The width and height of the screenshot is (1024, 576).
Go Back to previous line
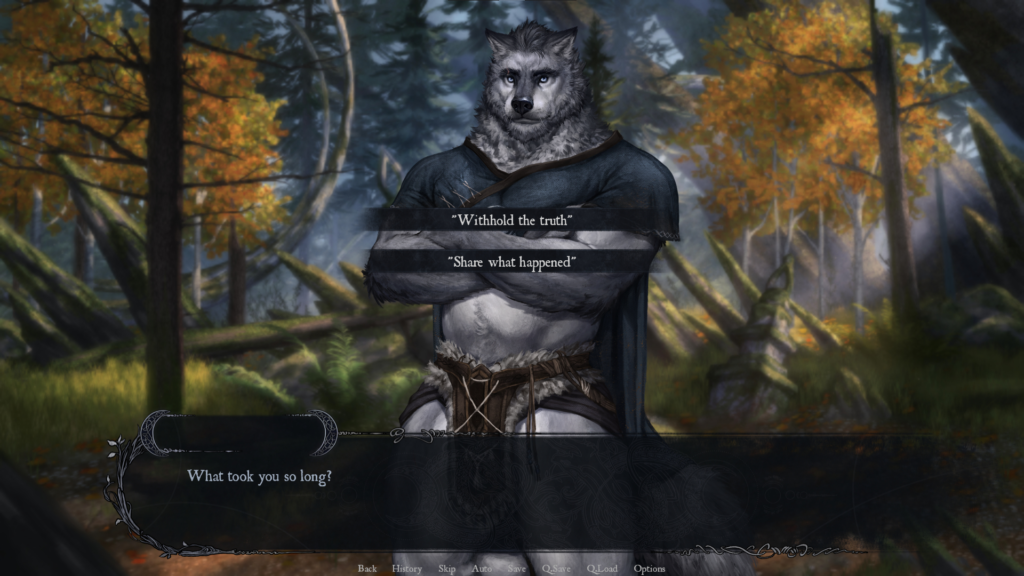pos(367,569)
